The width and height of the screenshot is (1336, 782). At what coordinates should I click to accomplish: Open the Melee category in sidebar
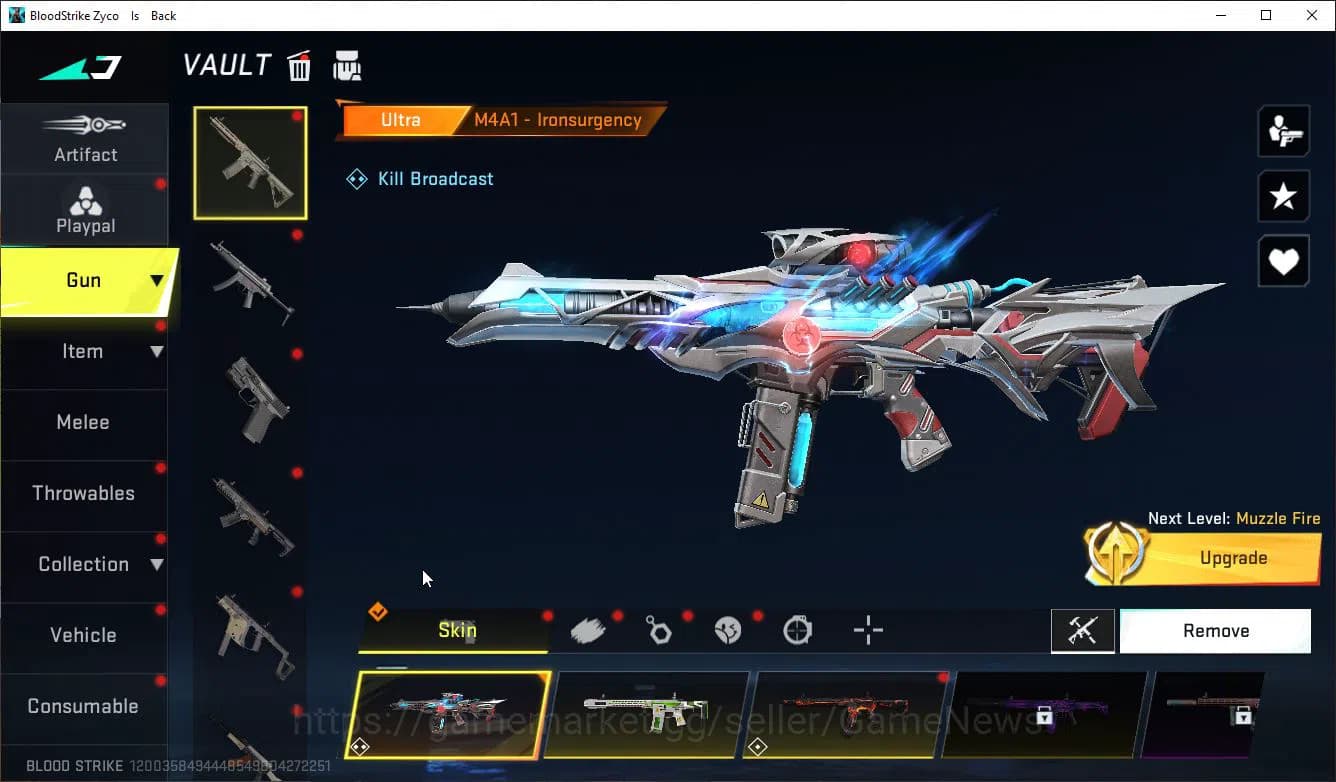click(x=83, y=422)
